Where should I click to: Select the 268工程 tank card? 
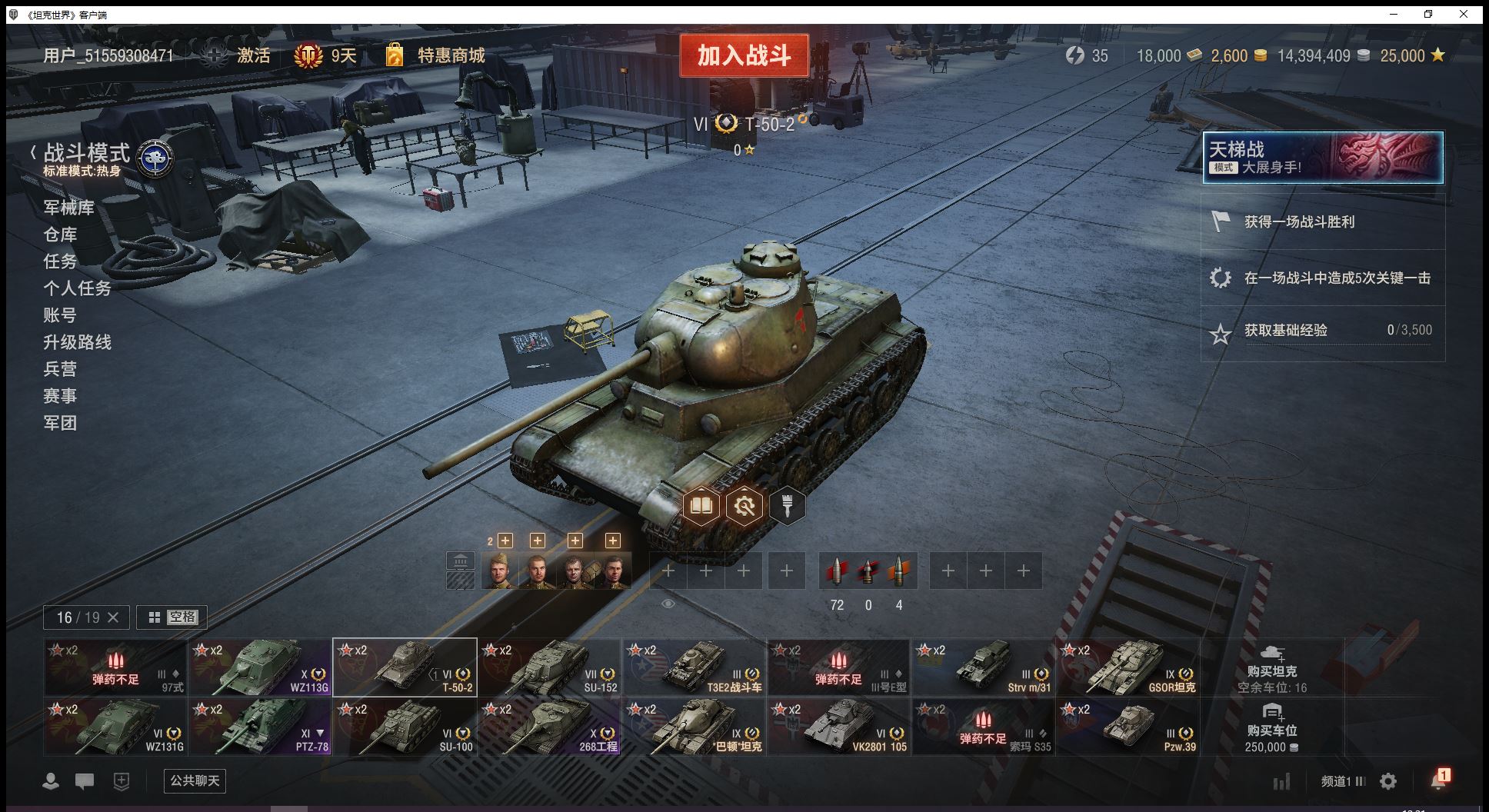[x=549, y=727]
